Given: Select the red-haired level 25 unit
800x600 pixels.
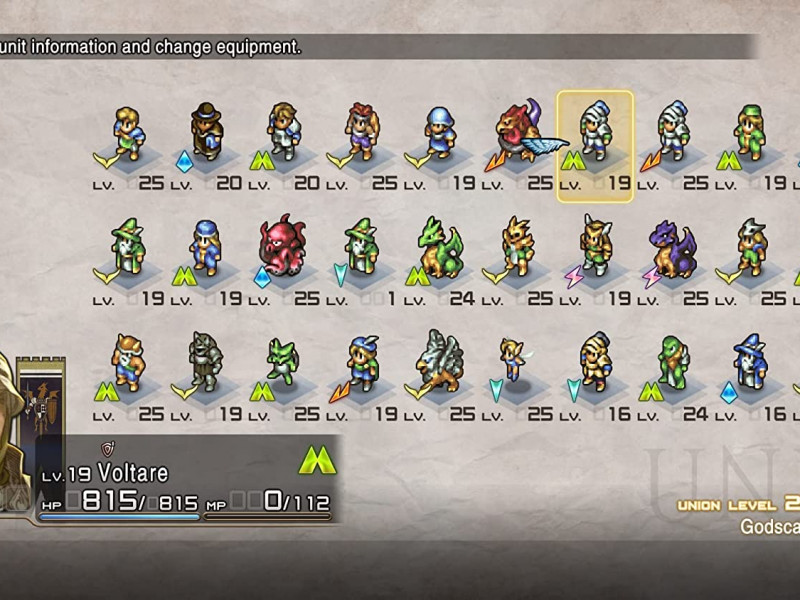Looking at the screenshot, I should (362, 131).
